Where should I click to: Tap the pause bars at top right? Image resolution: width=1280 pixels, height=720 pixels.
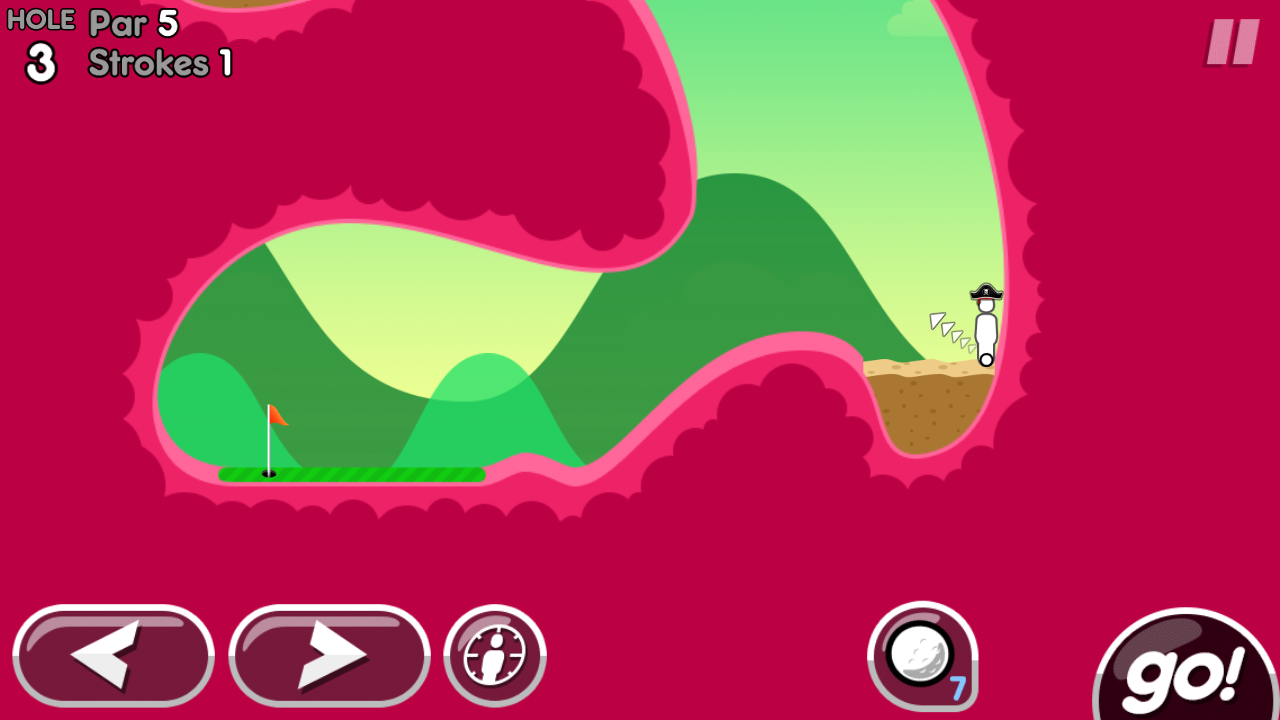[x=1232, y=44]
